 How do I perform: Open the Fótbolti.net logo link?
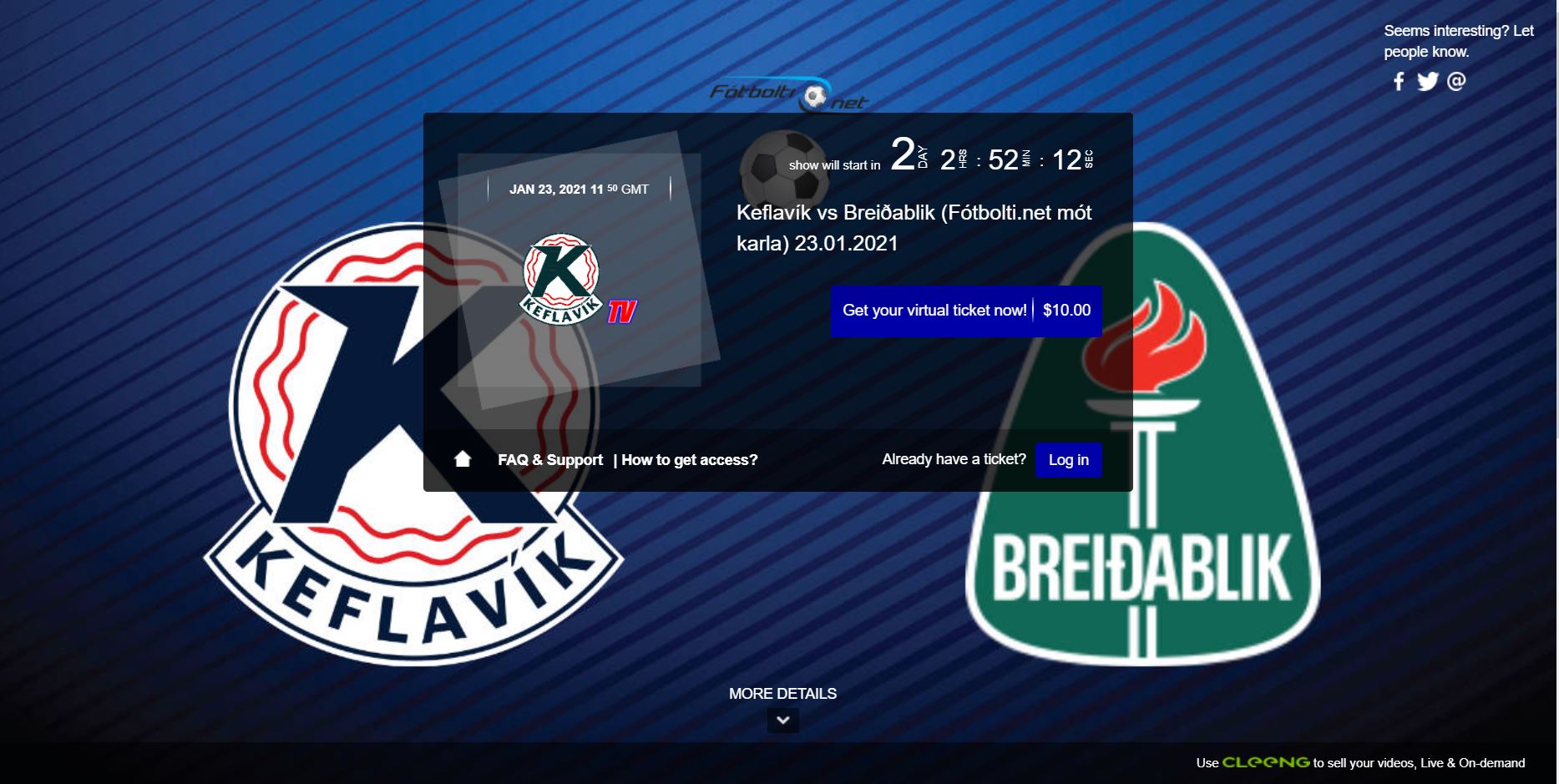tap(788, 94)
